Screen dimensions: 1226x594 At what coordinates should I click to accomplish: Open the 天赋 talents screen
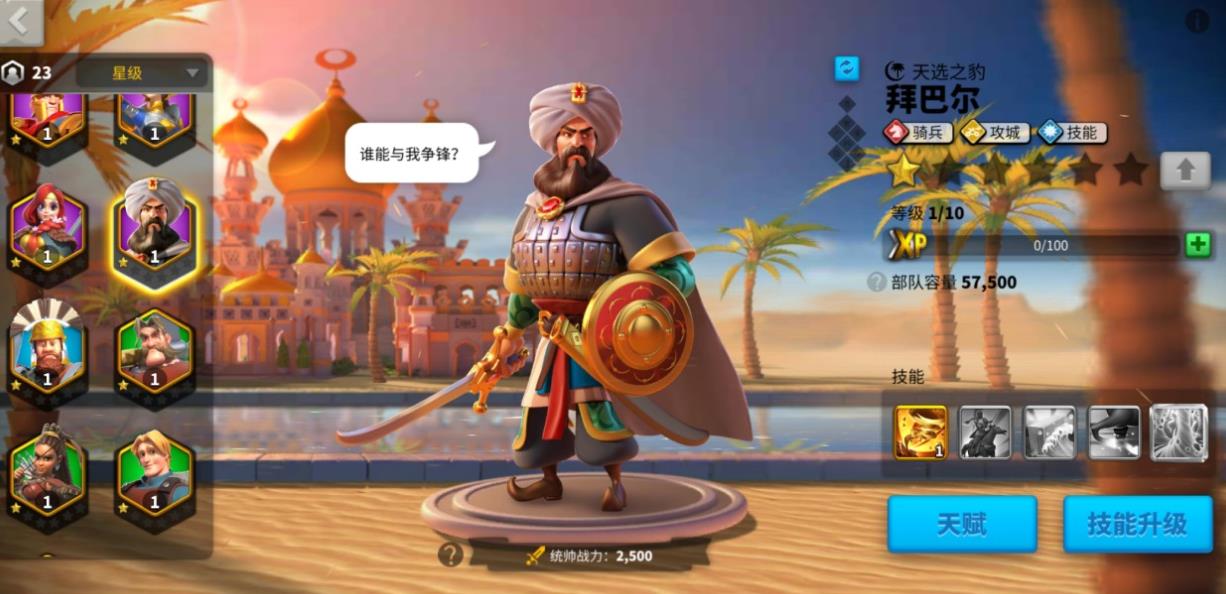[x=961, y=524]
